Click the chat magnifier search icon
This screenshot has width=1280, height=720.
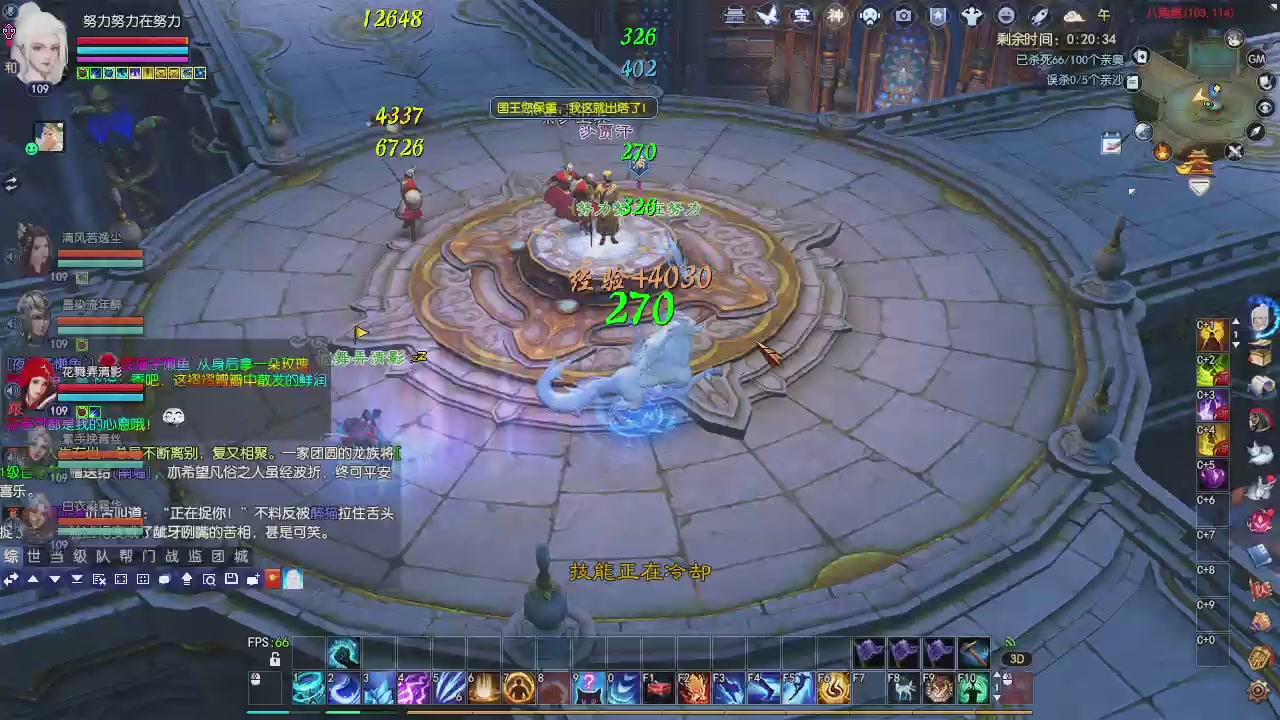tap(210, 580)
